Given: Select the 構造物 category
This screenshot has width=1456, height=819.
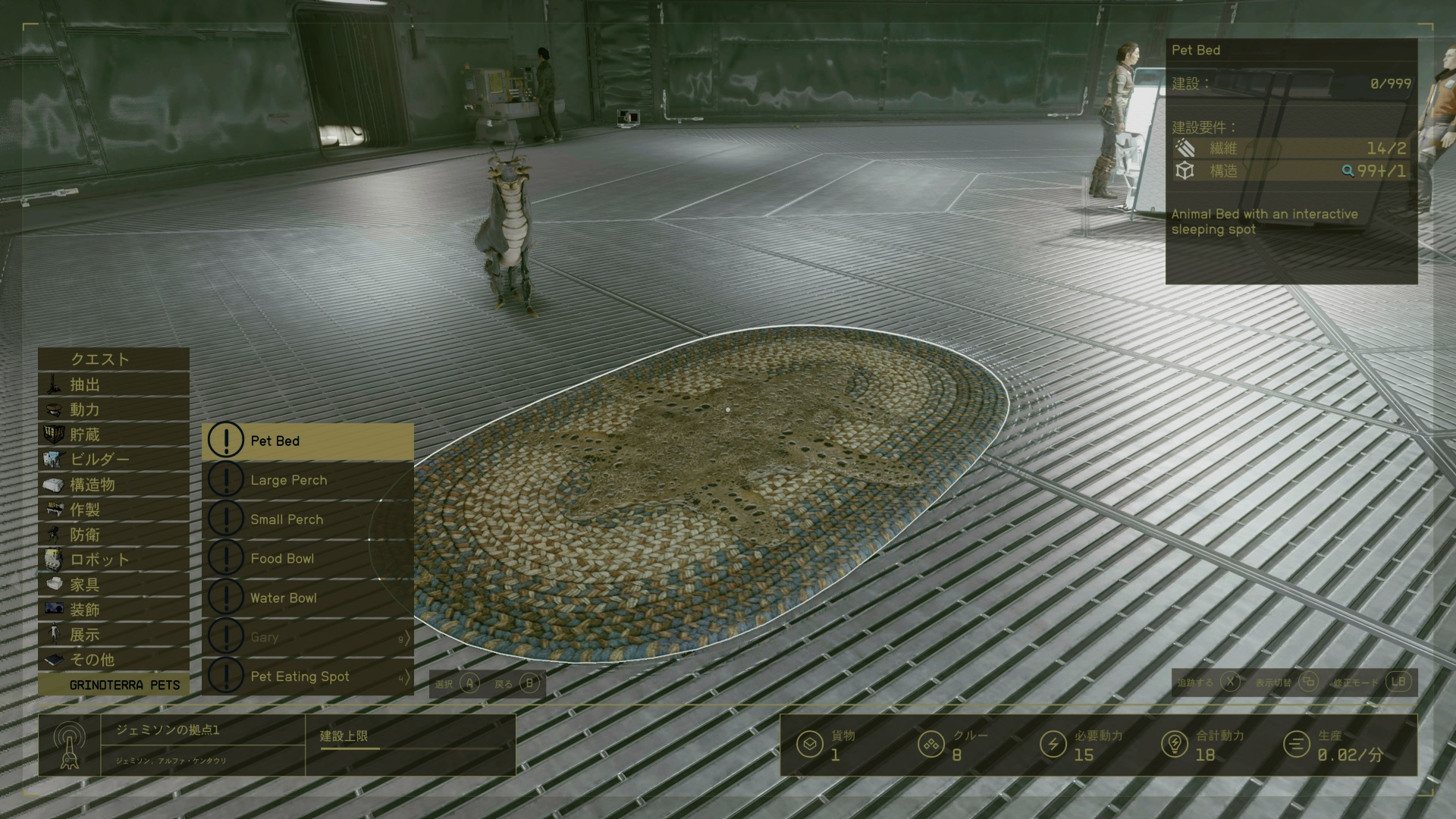Looking at the screenshot, I should click(114, 485).
